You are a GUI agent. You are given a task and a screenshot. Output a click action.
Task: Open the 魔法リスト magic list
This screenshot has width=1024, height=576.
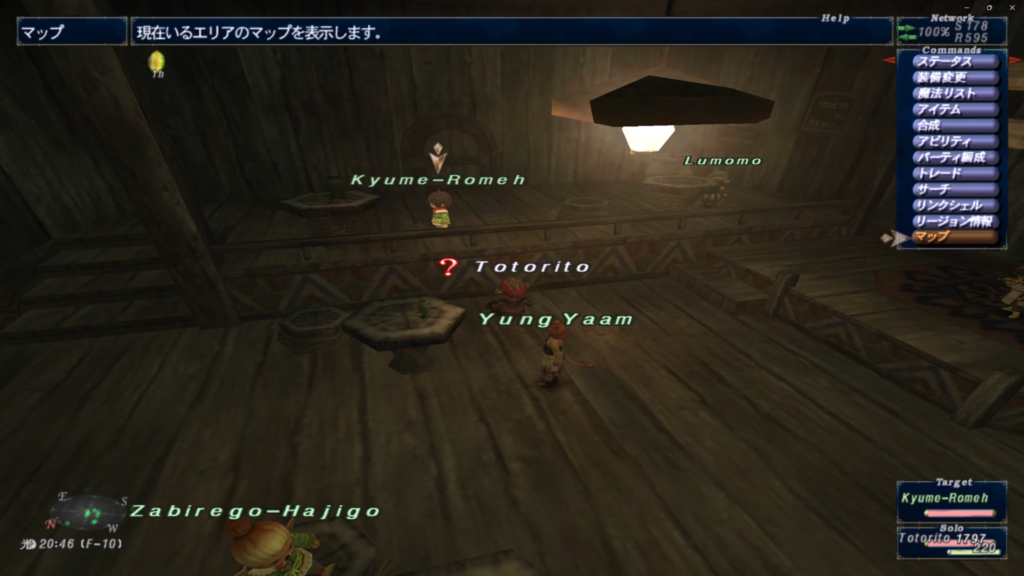tap(955, 94)
